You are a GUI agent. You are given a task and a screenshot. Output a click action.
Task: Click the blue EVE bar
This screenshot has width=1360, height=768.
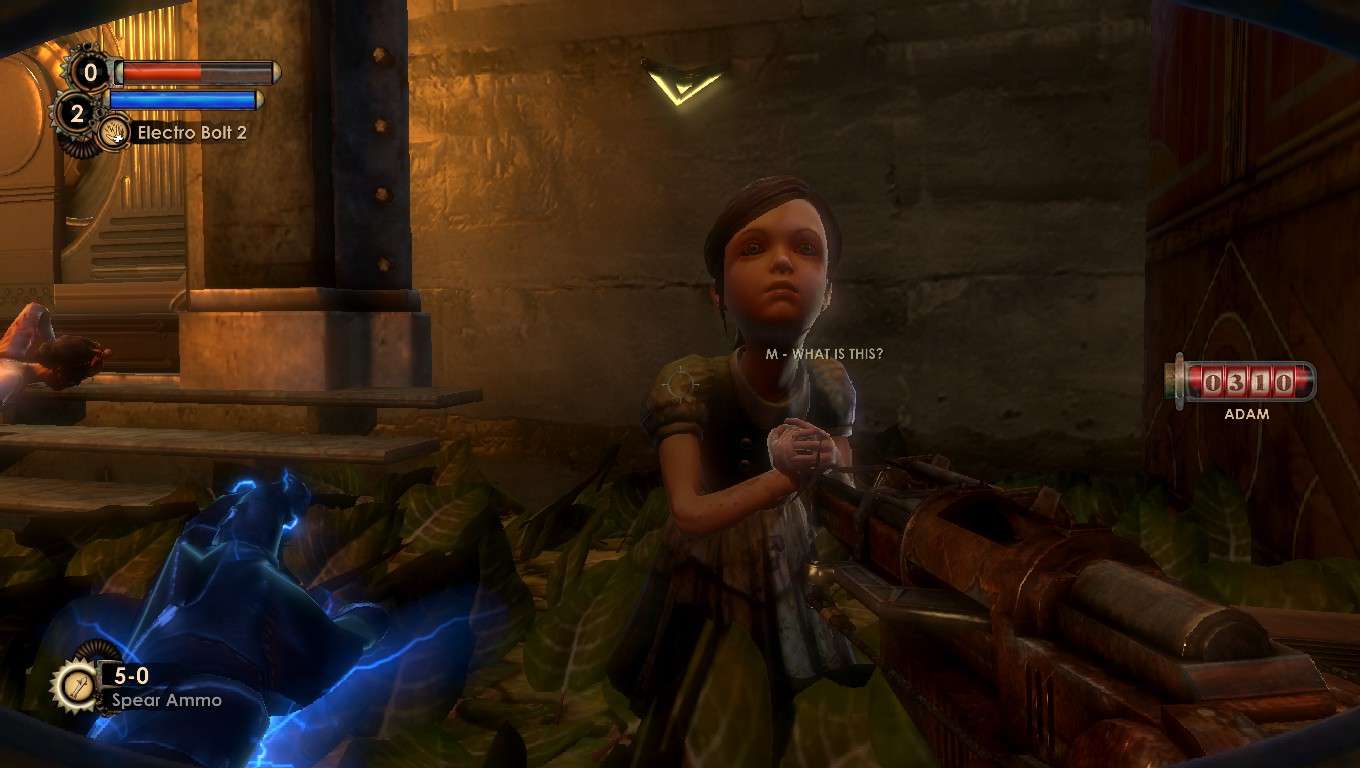185,101
